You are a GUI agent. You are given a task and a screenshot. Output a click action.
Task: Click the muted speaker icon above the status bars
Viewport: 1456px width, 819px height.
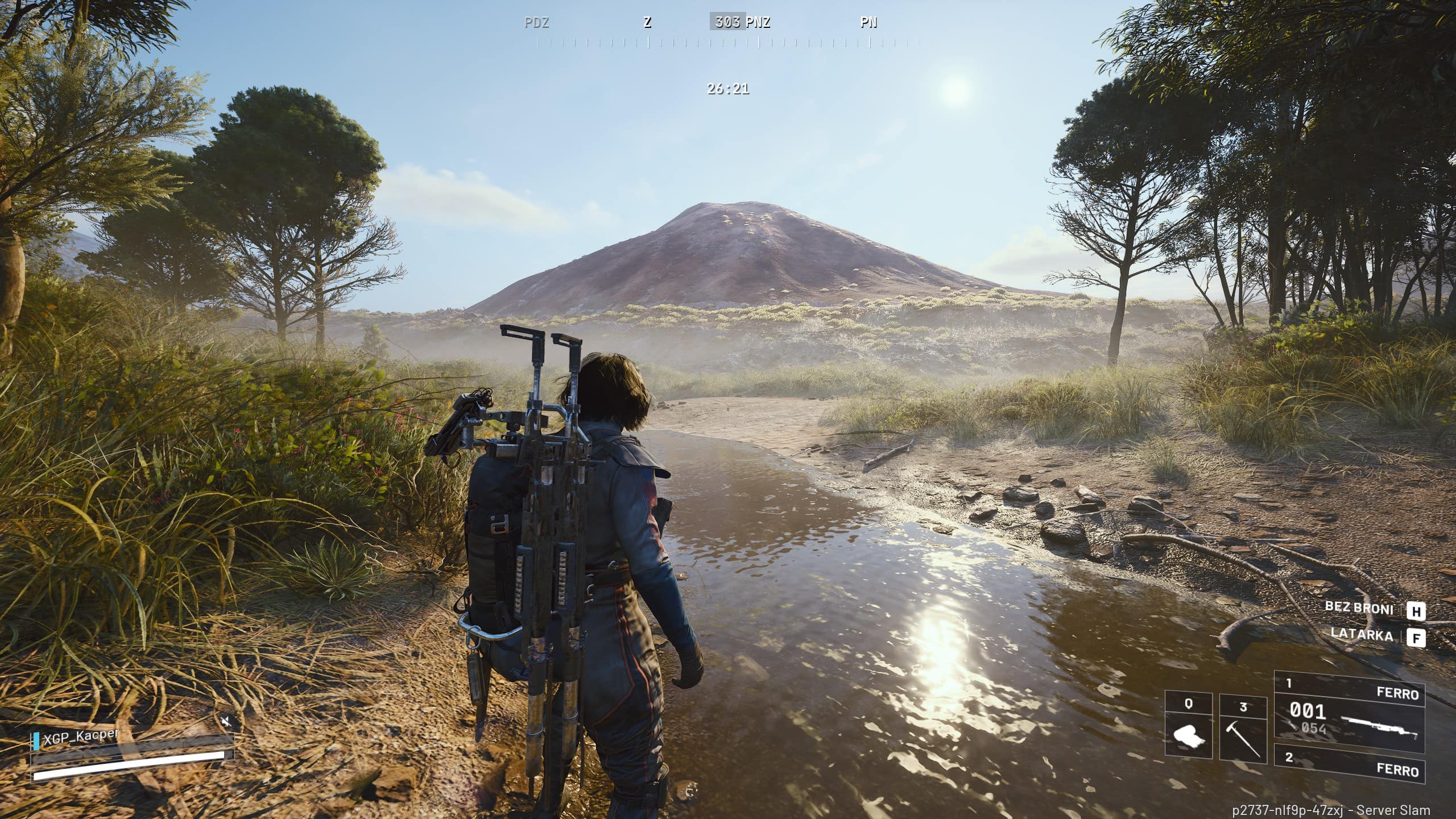[x=226, y=722]
